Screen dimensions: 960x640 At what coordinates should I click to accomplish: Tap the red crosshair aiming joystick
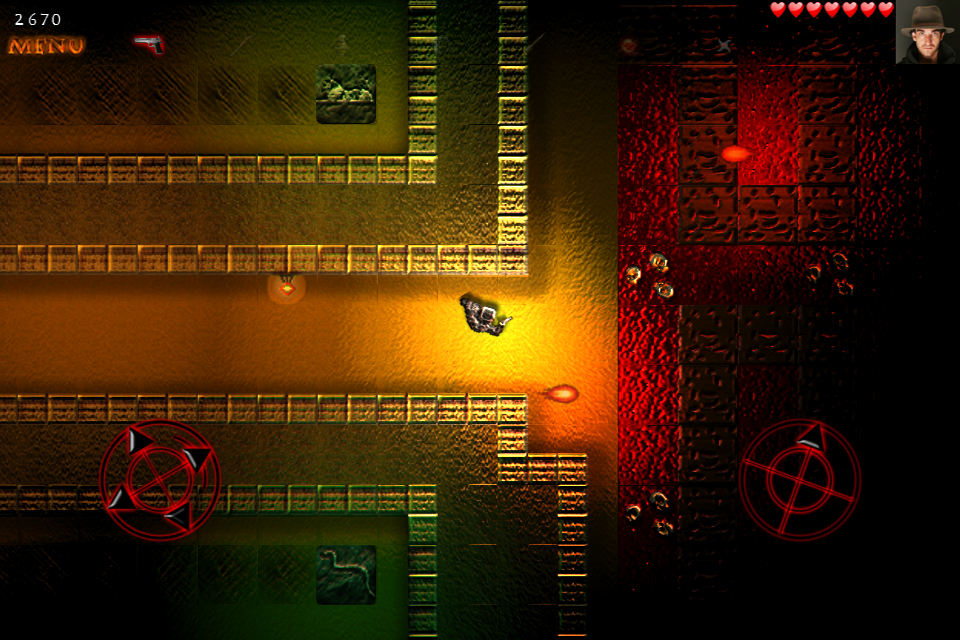(800, 480)
